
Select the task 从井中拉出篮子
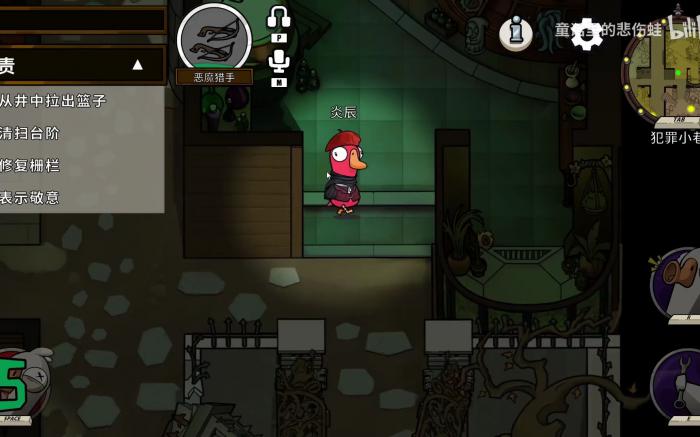coord(54,101)
